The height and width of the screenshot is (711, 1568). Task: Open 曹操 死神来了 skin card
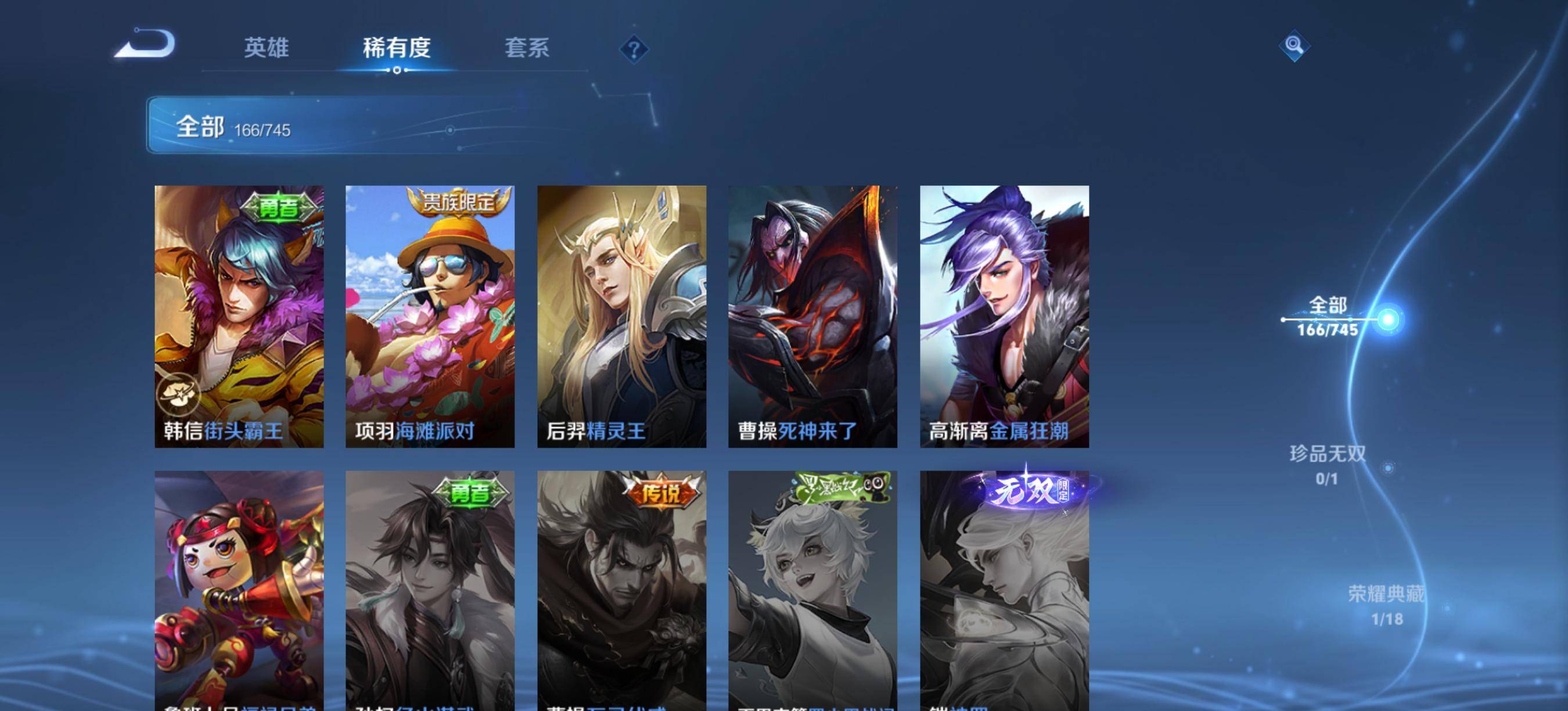(812, 317)
